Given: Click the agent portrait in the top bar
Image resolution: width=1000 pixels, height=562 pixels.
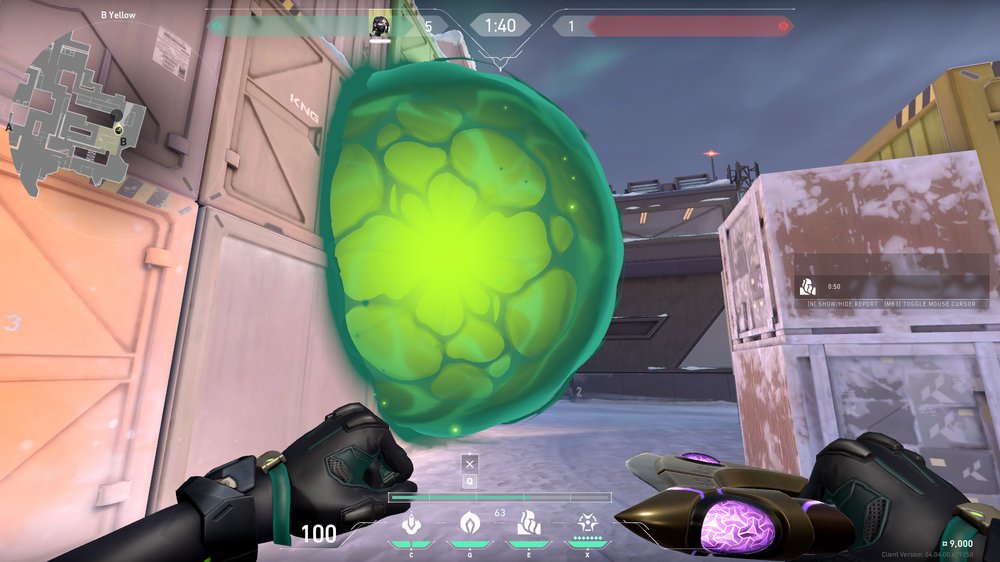Looking at the screenshot, I should click(x=380, y=25).
